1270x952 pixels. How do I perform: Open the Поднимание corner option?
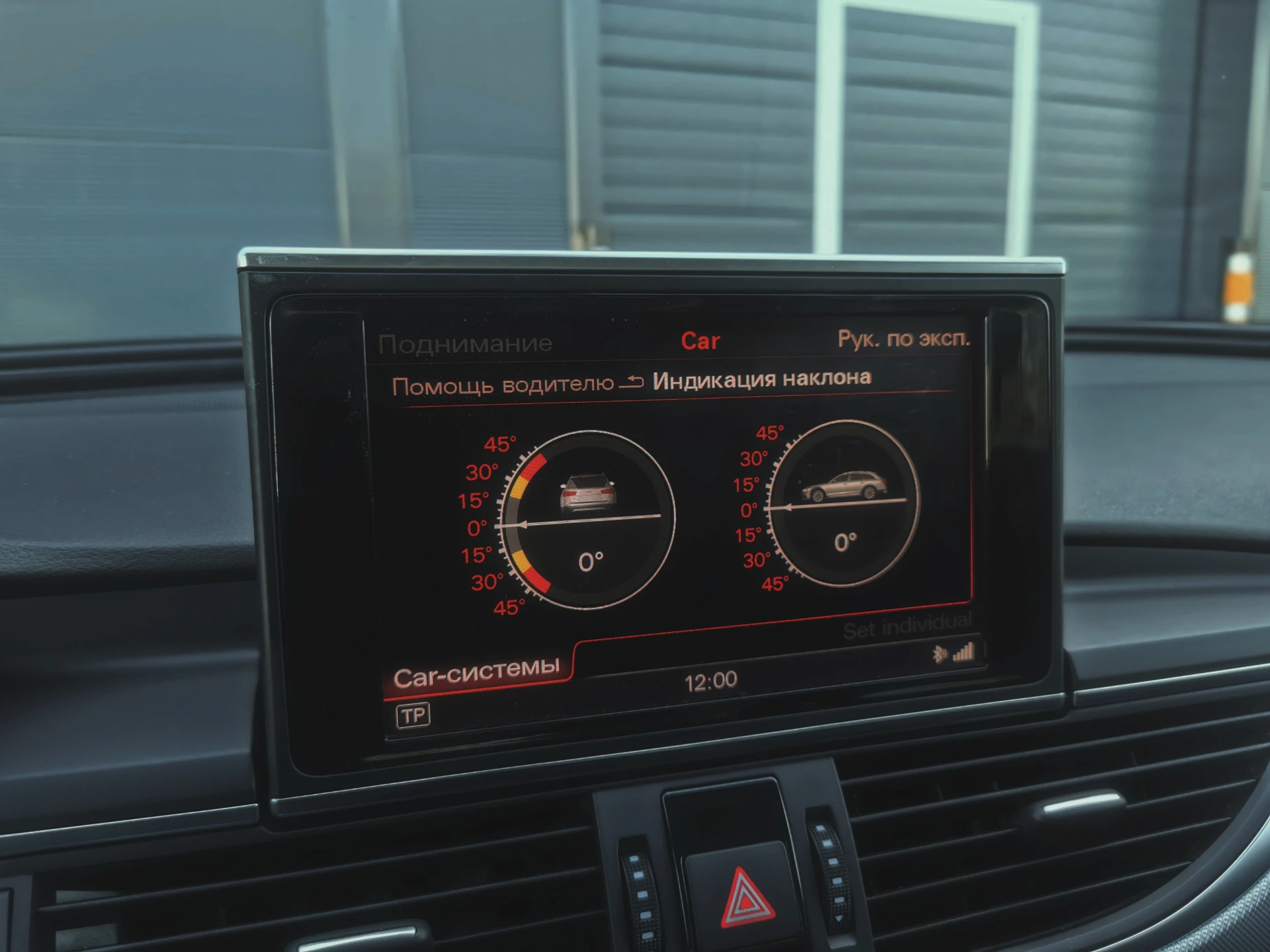[465, 344]
